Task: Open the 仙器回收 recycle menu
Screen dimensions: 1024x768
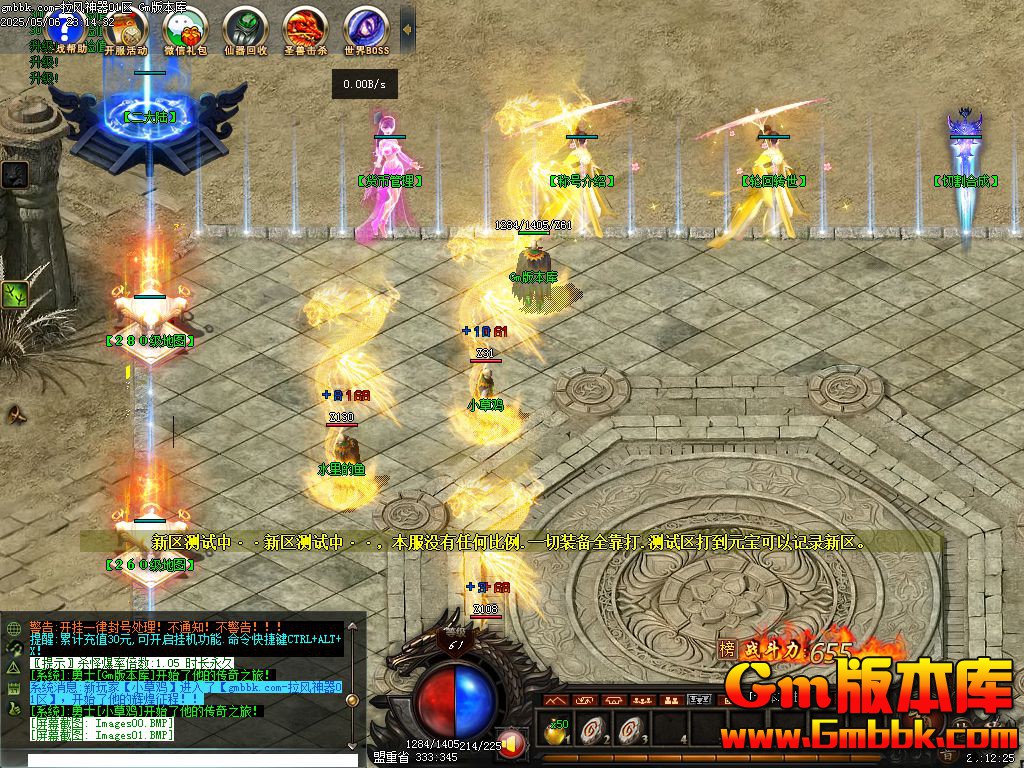Action: pos(245,28)
